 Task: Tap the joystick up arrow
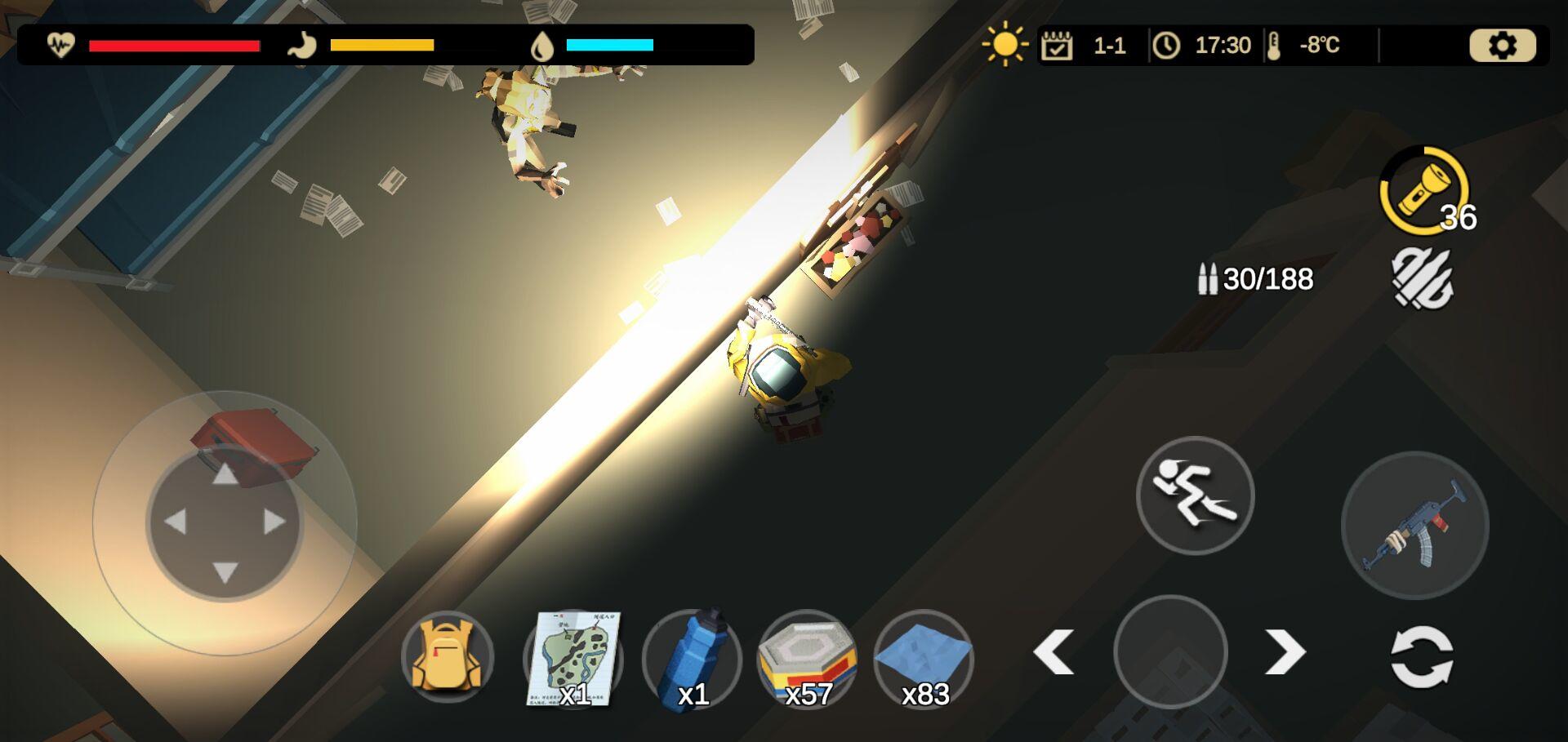(x=225, y=473)
